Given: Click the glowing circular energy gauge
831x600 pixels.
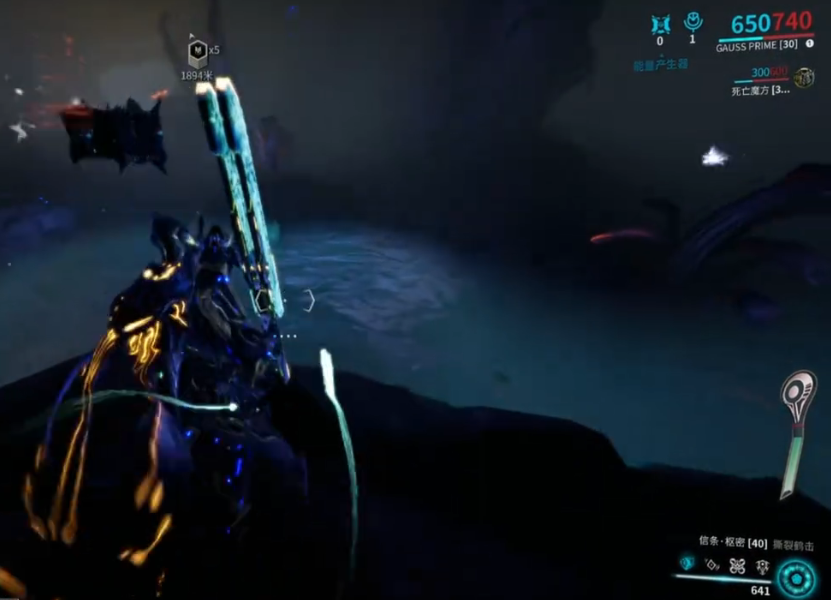Looking at the screenshot, I should click(x=796, y=577).
